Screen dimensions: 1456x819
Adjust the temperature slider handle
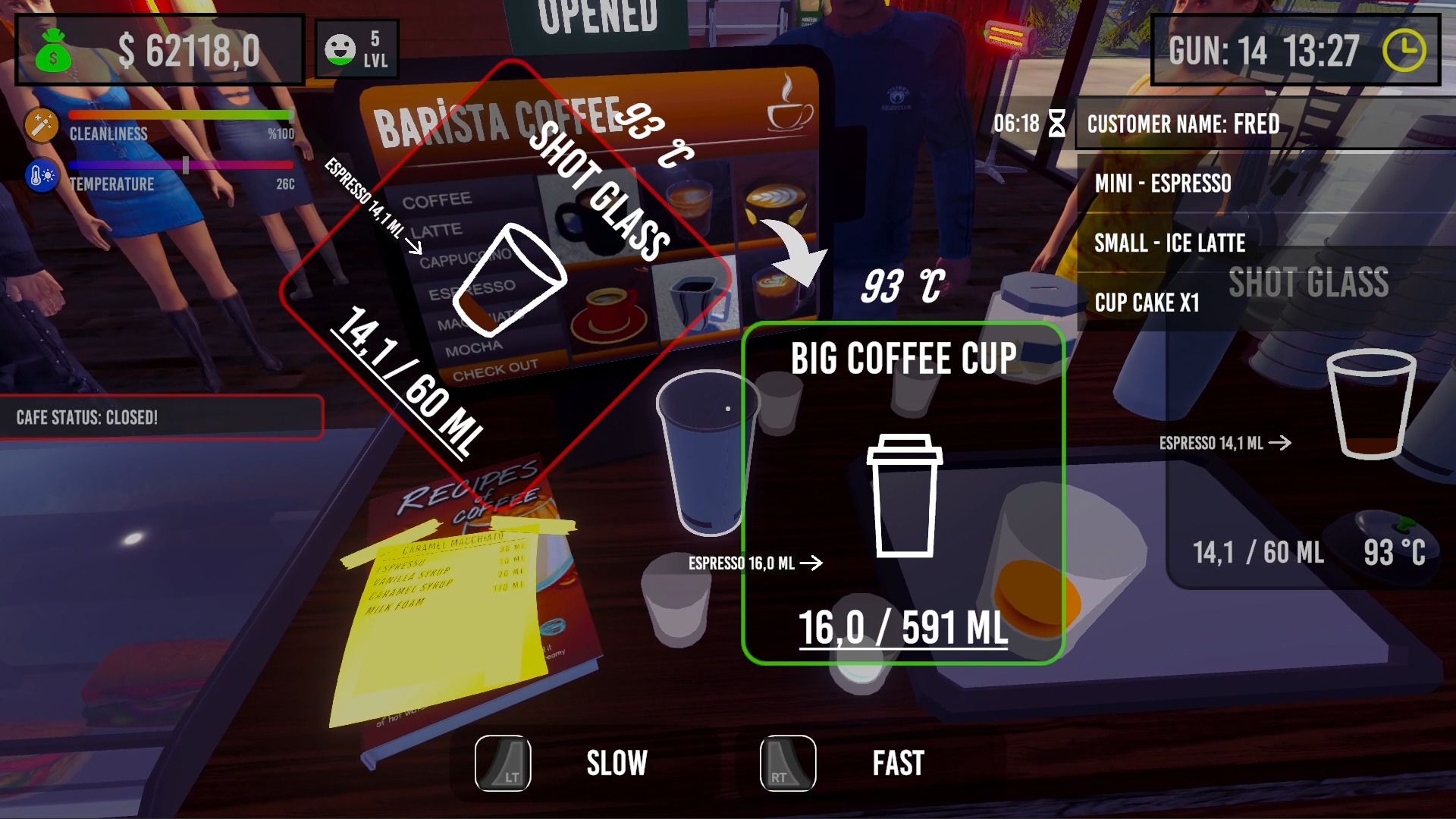[x=184, y=164]
